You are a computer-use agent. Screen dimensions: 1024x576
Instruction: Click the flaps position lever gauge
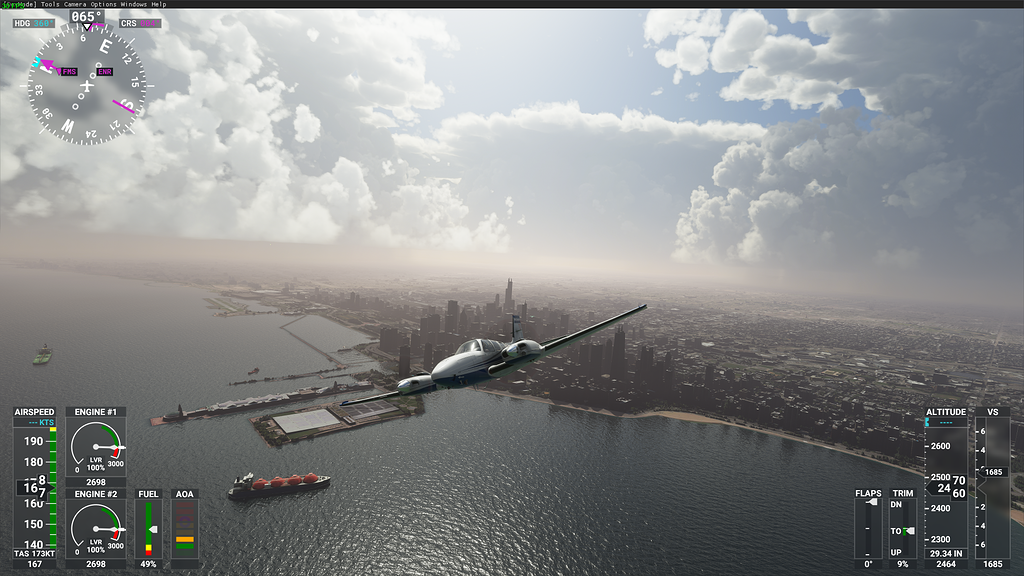click(x=868, y=528)
